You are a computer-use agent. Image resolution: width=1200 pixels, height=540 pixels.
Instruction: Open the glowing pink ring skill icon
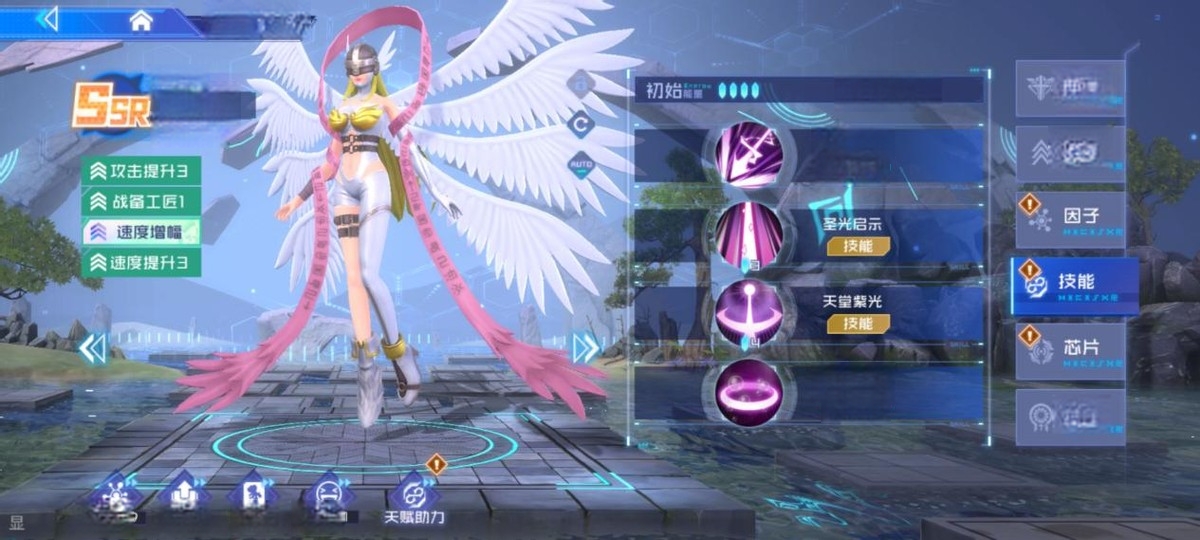[748, 389]
